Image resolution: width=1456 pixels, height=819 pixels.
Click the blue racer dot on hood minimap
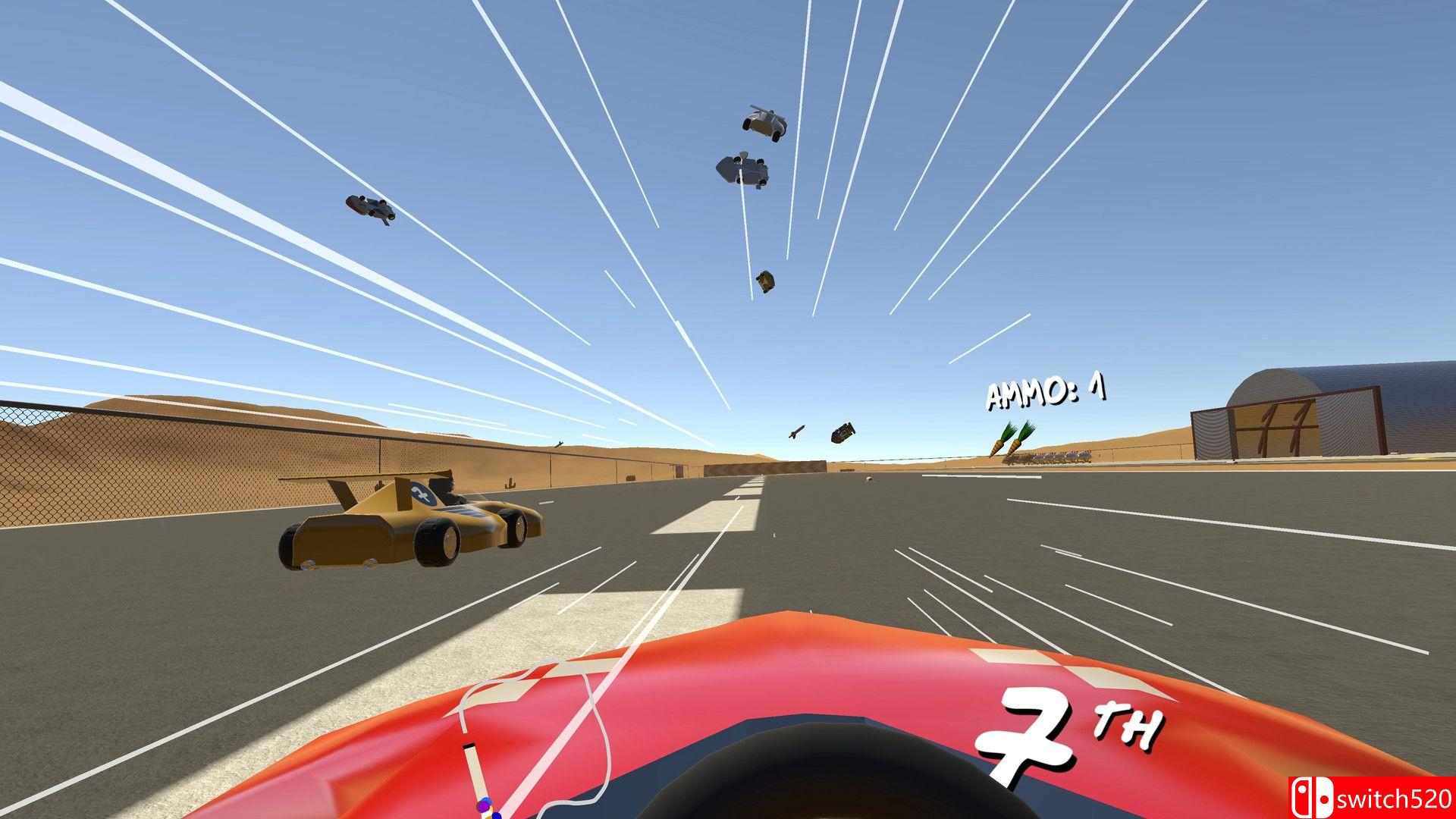496,815
